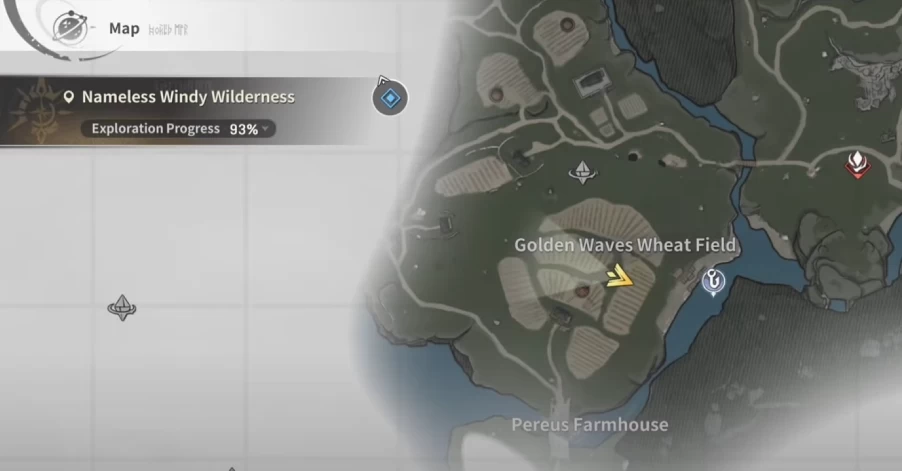This screenshot has width=902, height=471.
Task: Select the fishing hook map marker
Action: (x=713, y=283)
